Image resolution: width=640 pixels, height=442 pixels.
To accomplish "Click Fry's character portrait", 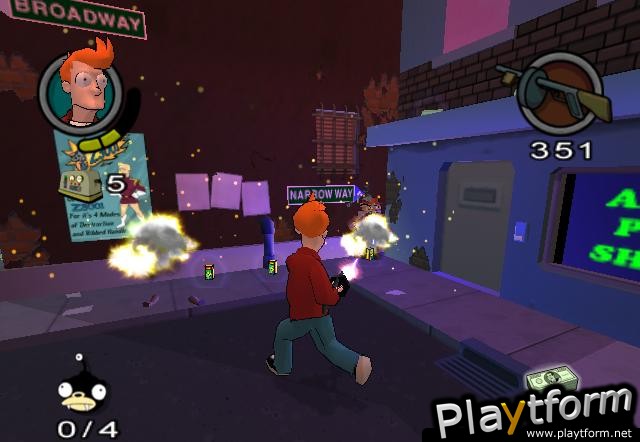I will coord(82,90).
